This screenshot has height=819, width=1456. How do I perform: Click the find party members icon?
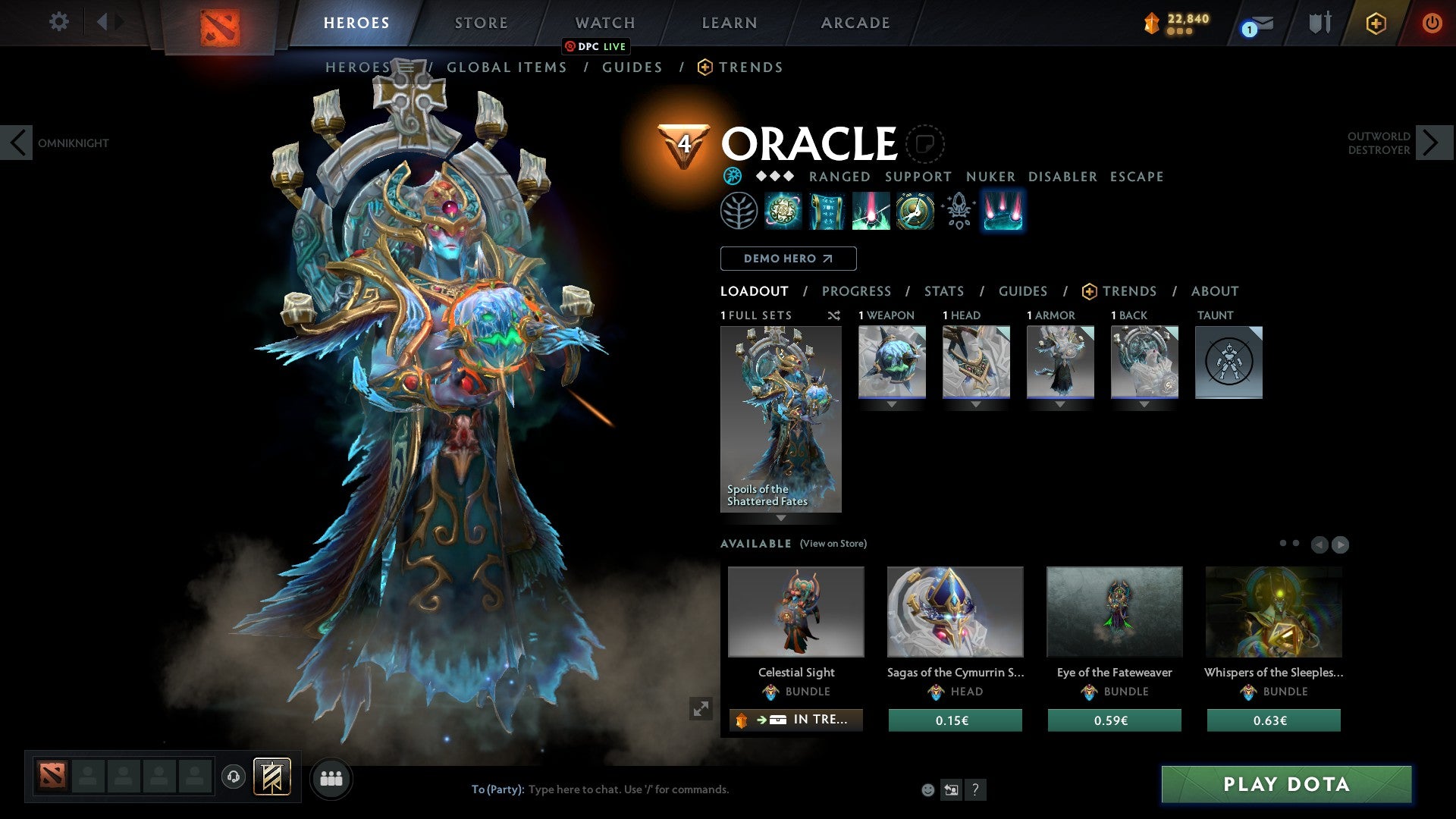331,778
